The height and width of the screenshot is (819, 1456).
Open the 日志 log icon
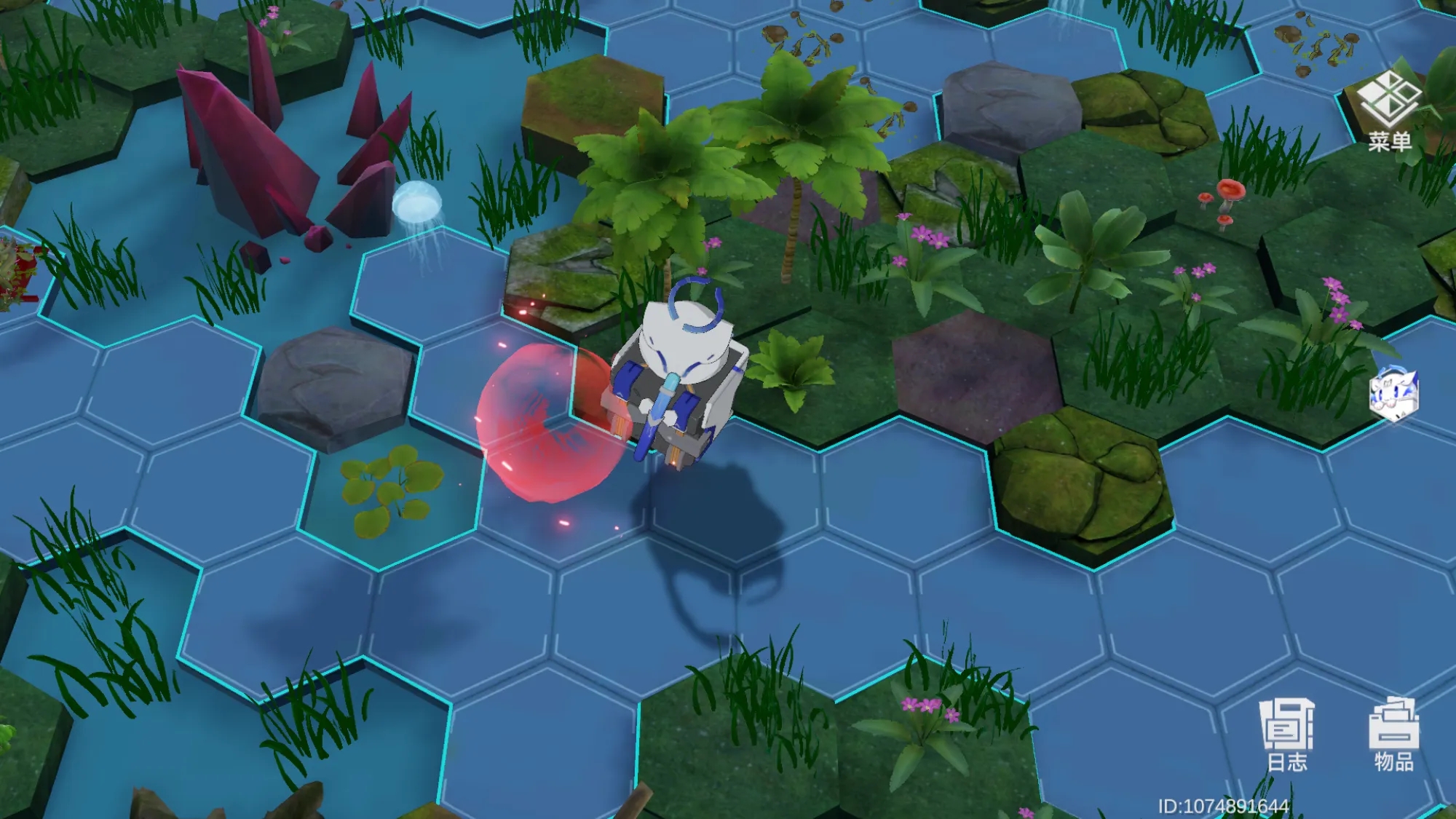pos(1287,734)
